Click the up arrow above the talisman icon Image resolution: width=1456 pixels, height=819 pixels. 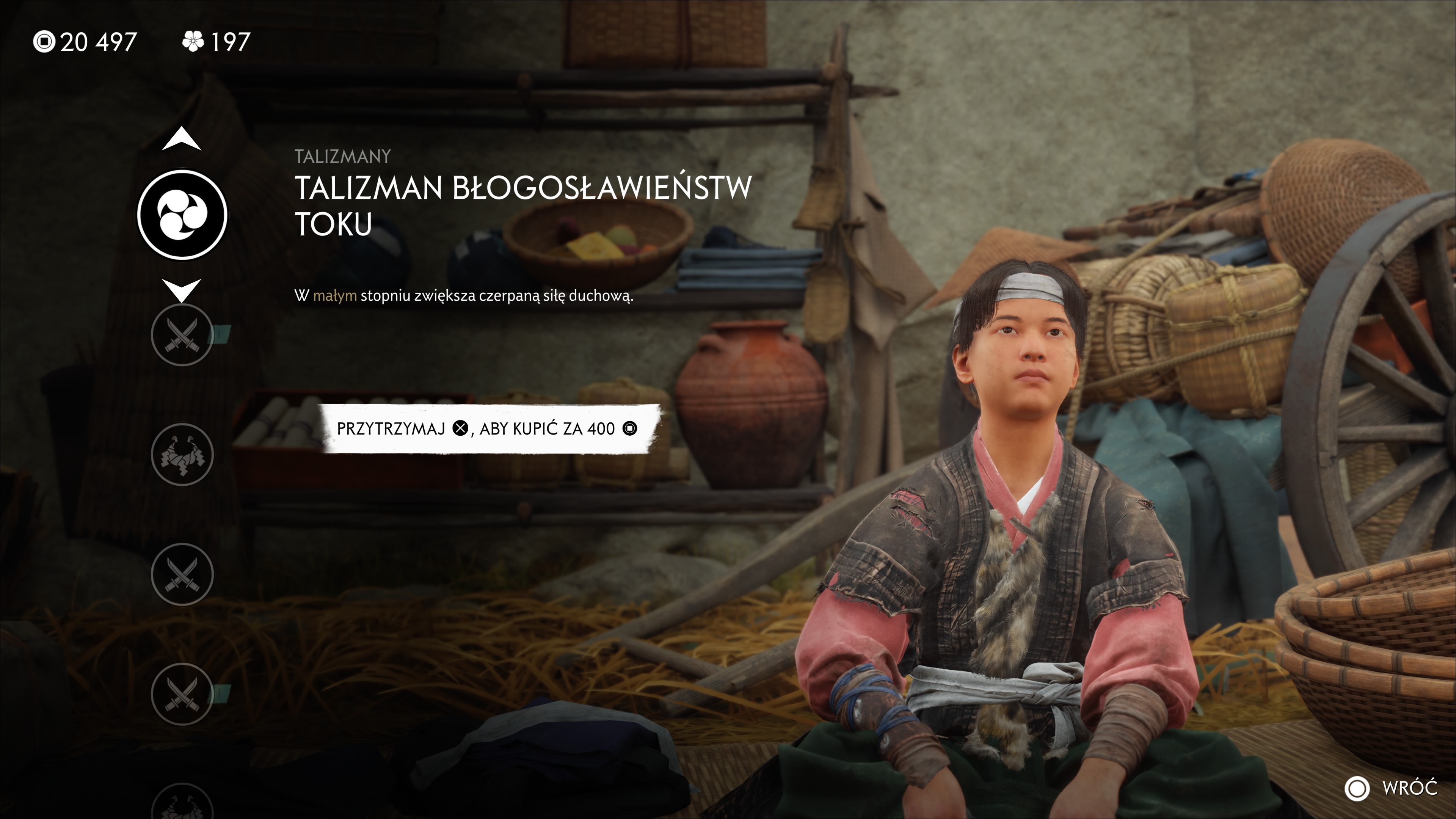[x=182, y=139]
